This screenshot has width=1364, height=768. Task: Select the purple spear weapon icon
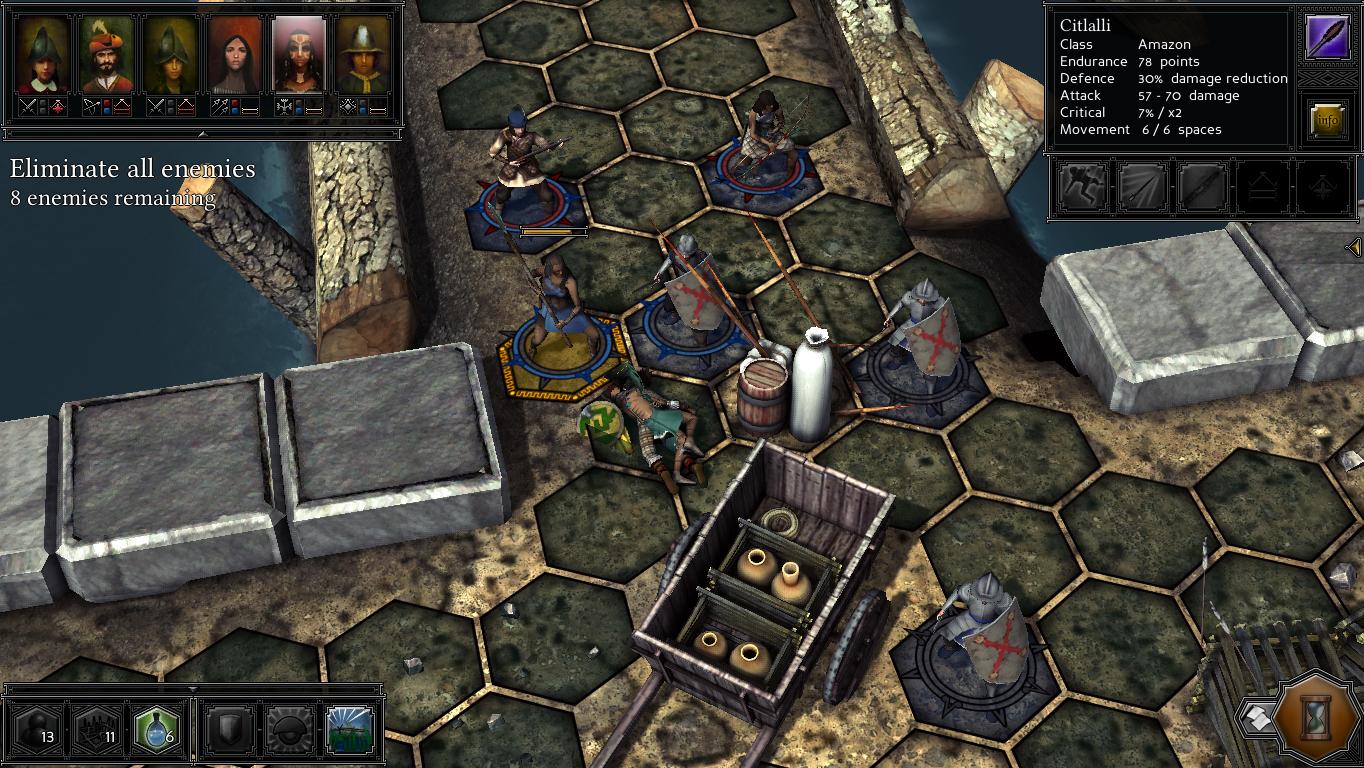pos(1327,37)
